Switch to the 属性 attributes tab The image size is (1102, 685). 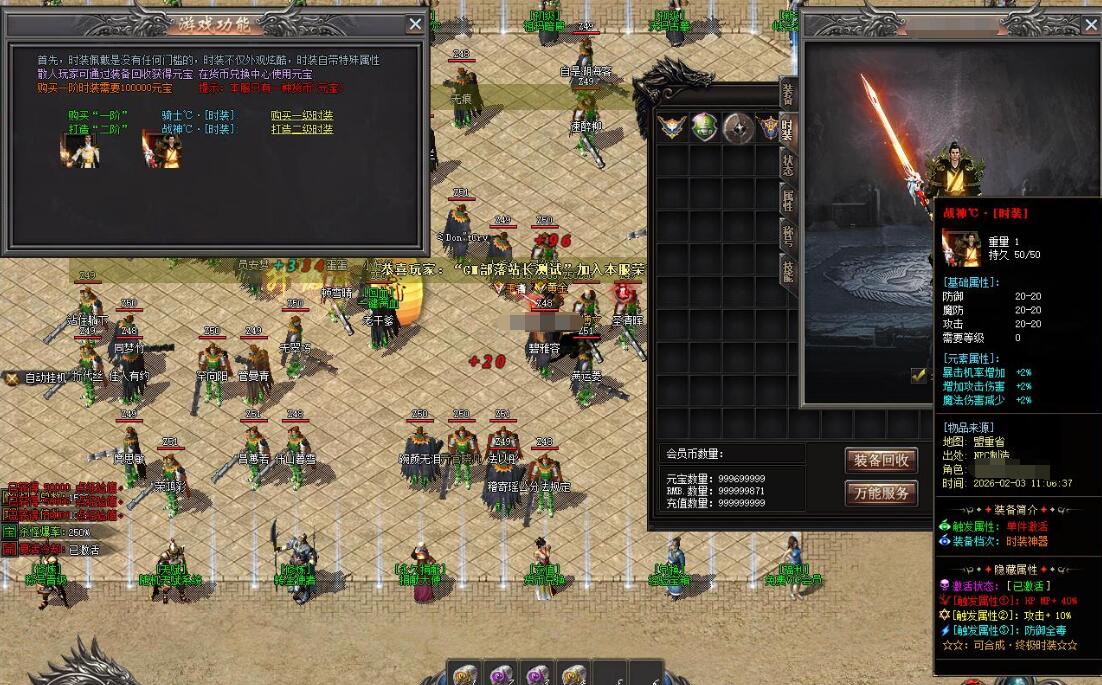click(788, 200)
